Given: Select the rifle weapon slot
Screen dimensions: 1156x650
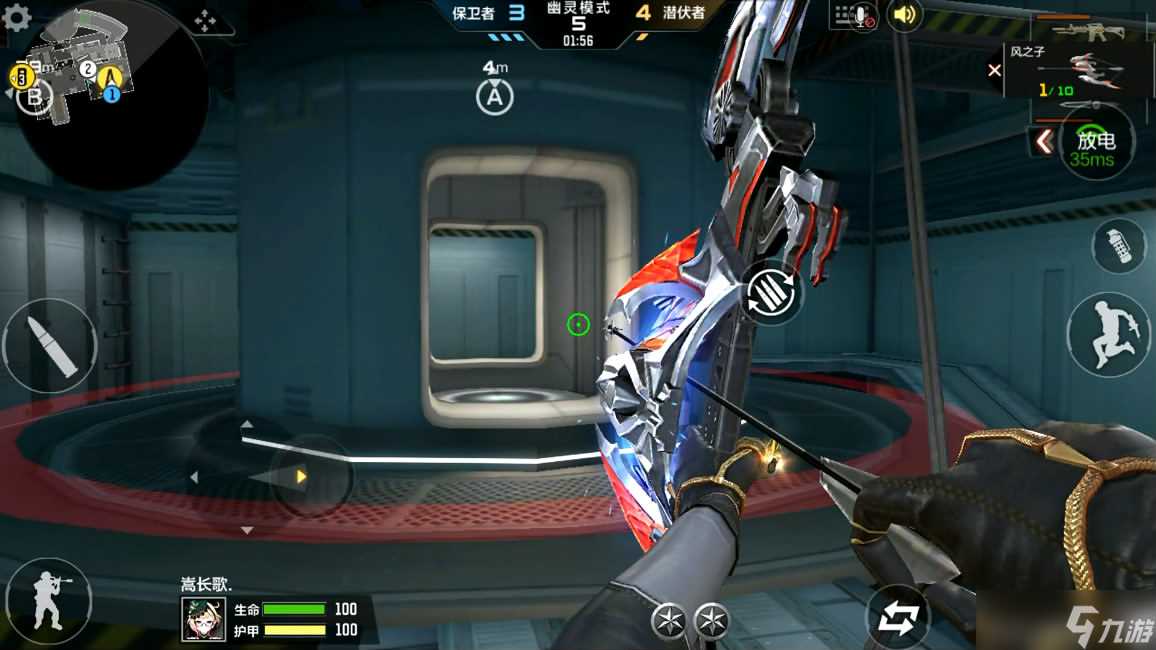Looking at the screenshot, I should tap(1092, 30).
